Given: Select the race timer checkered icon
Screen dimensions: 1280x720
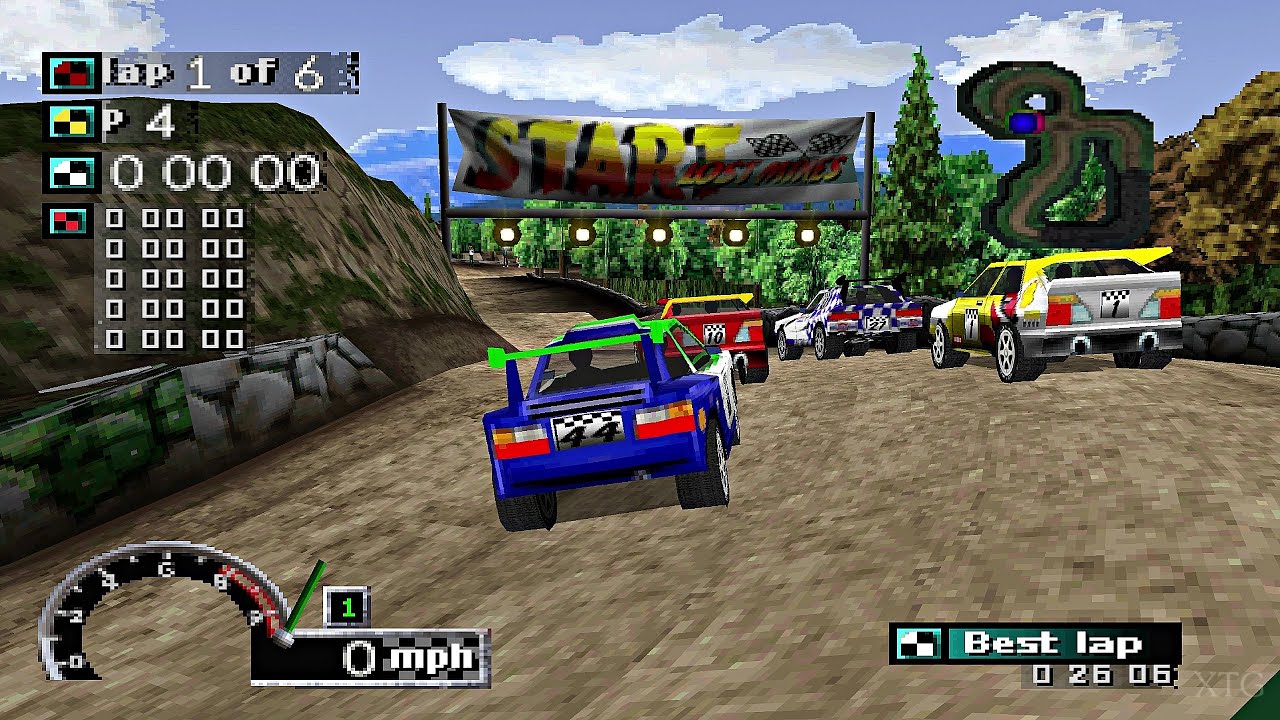Looking at the screenshot, I should pos(72,172).
